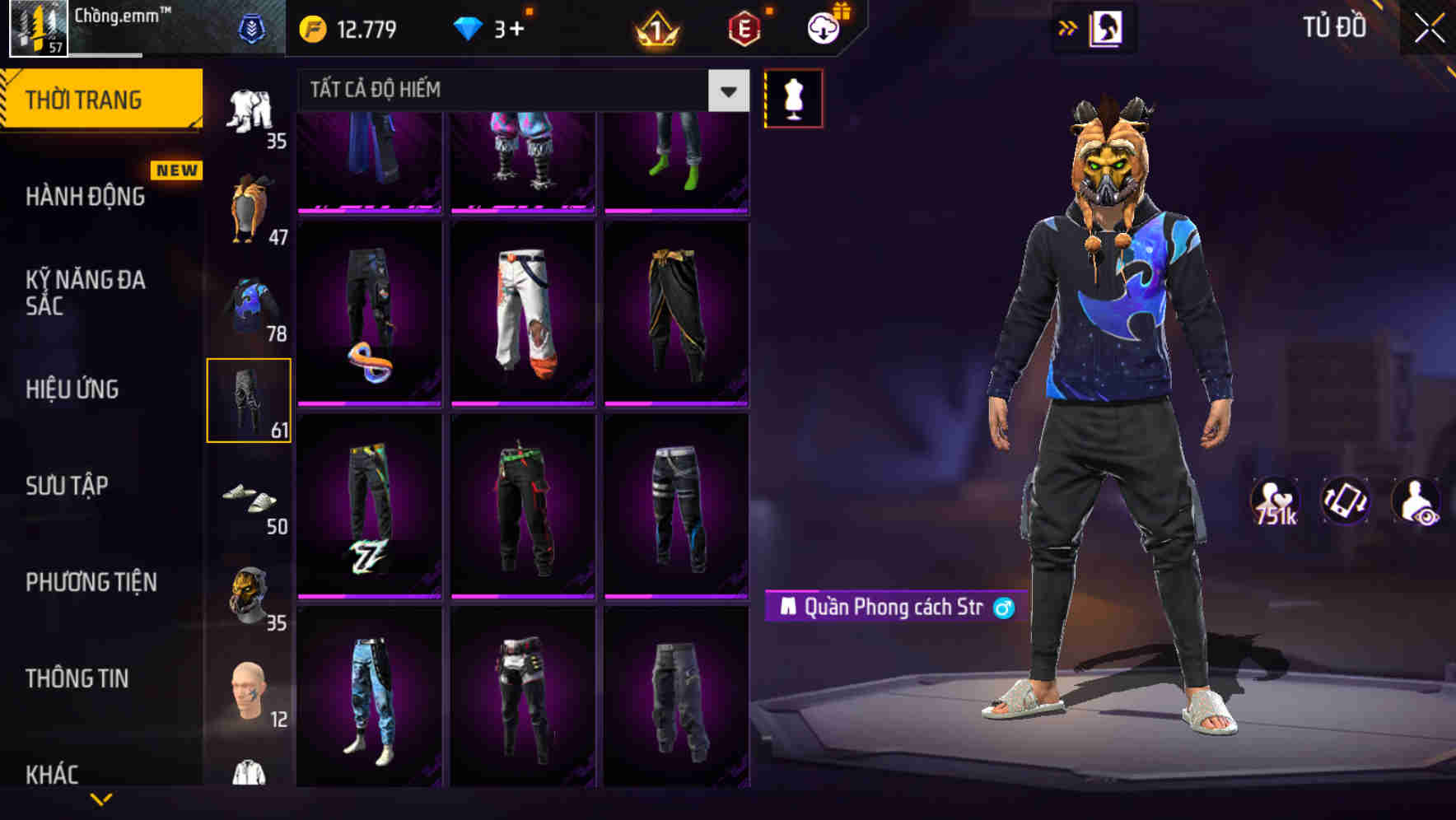Click the equipped Quần Phong cách Str label
The height and width of the screenshot is (820, 1456).
[889, 605]
